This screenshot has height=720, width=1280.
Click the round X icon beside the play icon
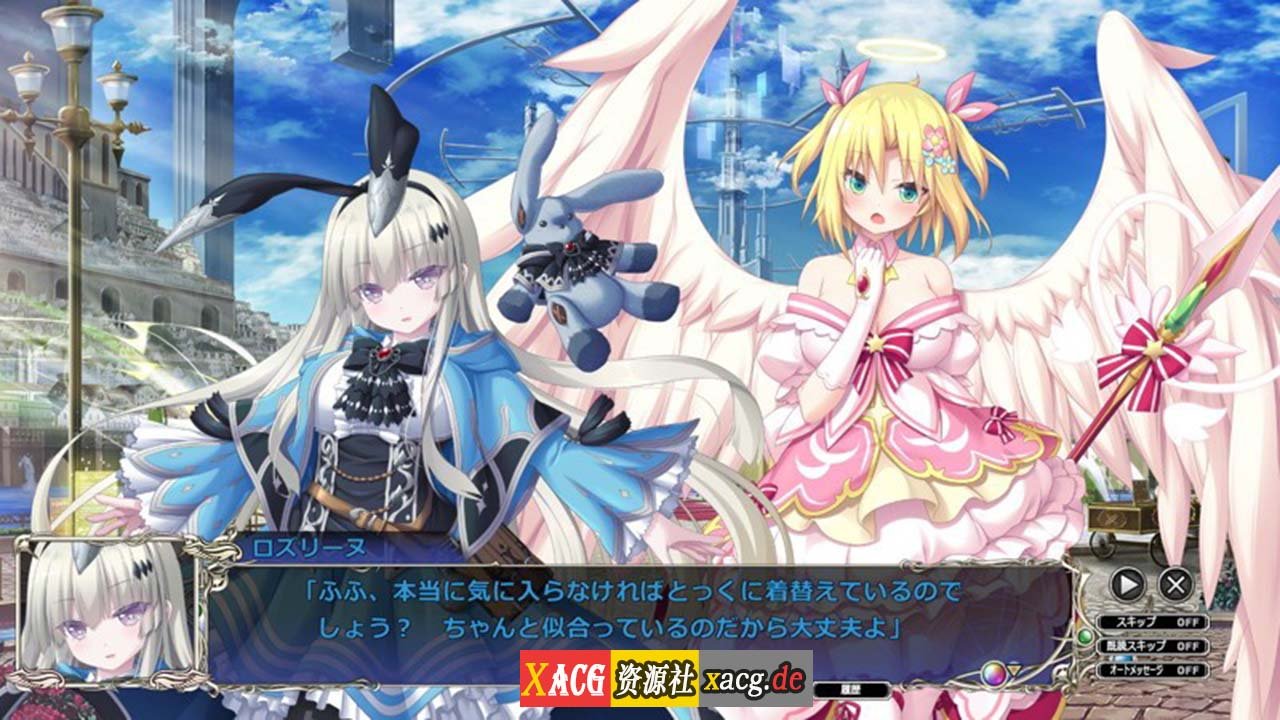1176,584
